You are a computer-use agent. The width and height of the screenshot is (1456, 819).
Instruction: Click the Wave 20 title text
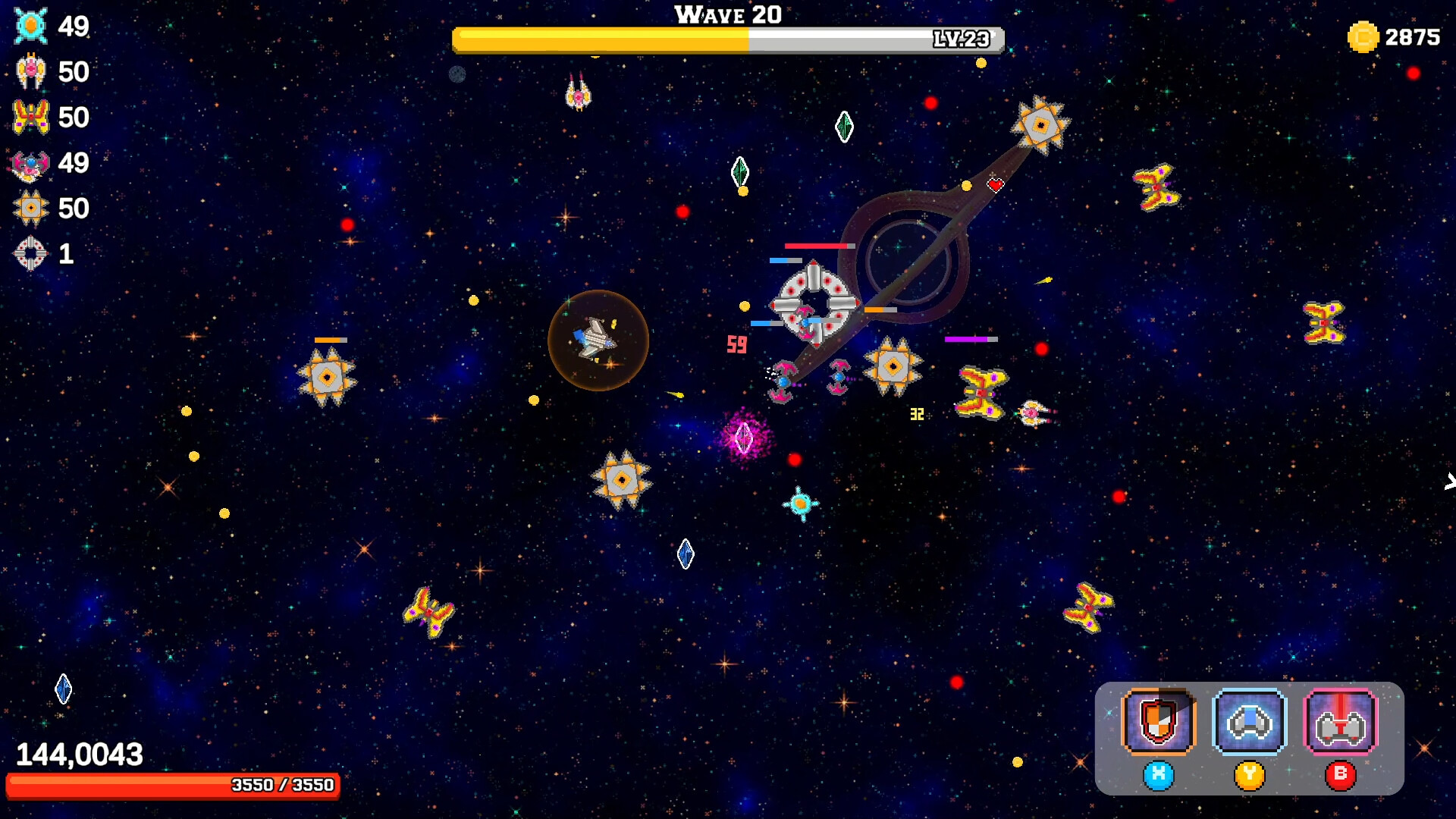tap(726, 14)
